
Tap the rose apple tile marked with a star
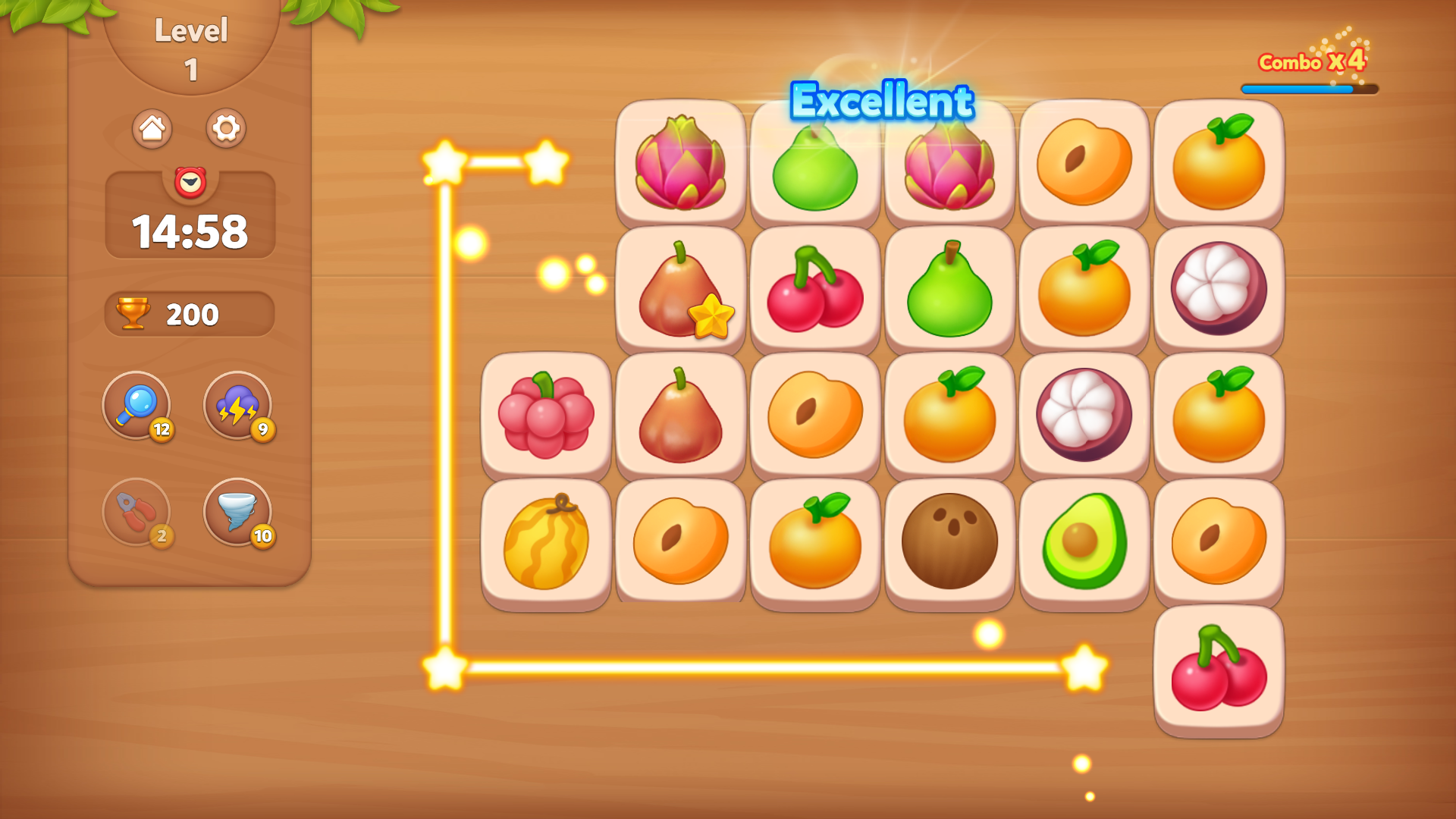pos(680,287)
